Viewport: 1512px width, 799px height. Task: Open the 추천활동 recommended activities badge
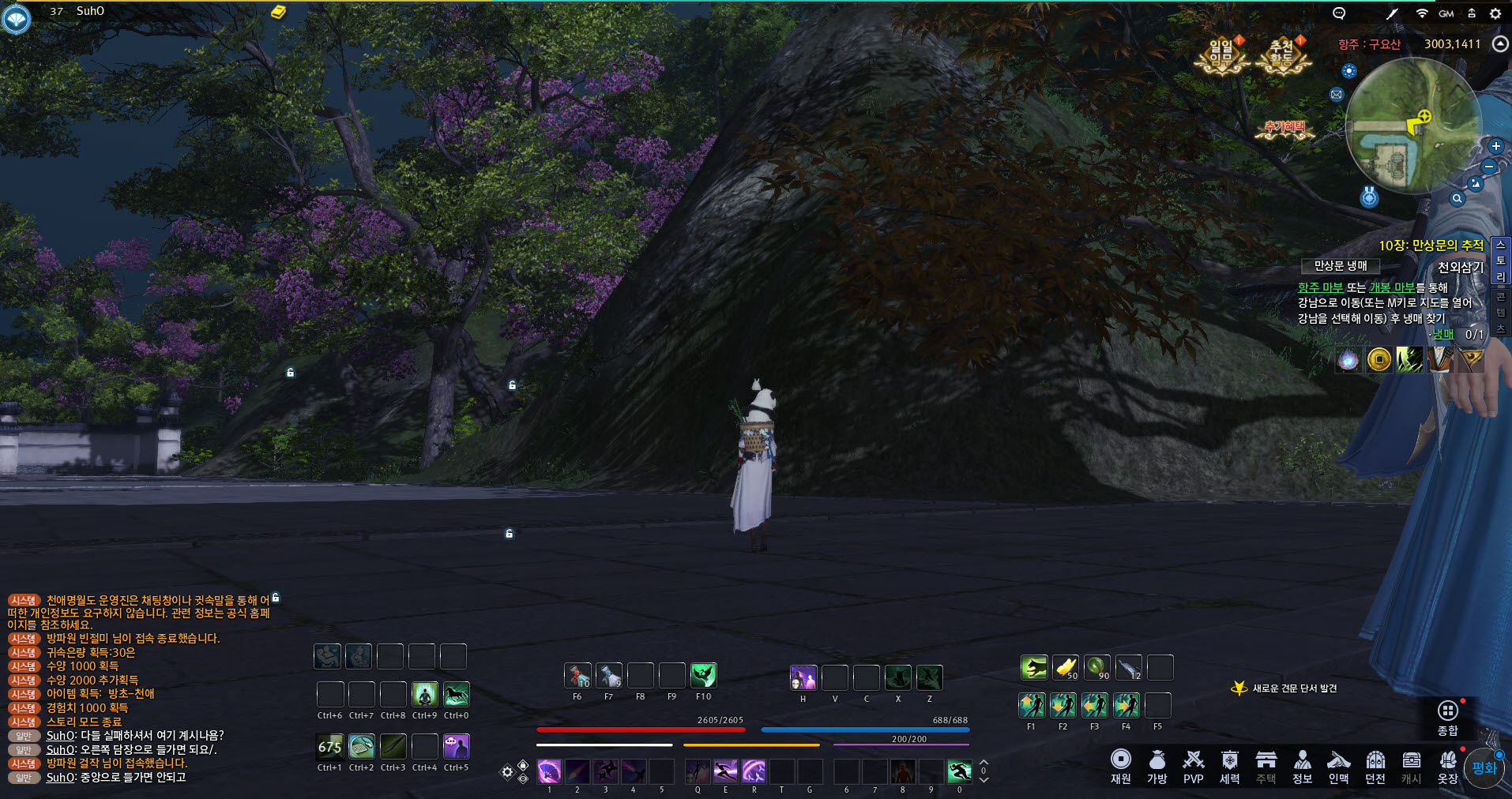(x=1281, y=55)
